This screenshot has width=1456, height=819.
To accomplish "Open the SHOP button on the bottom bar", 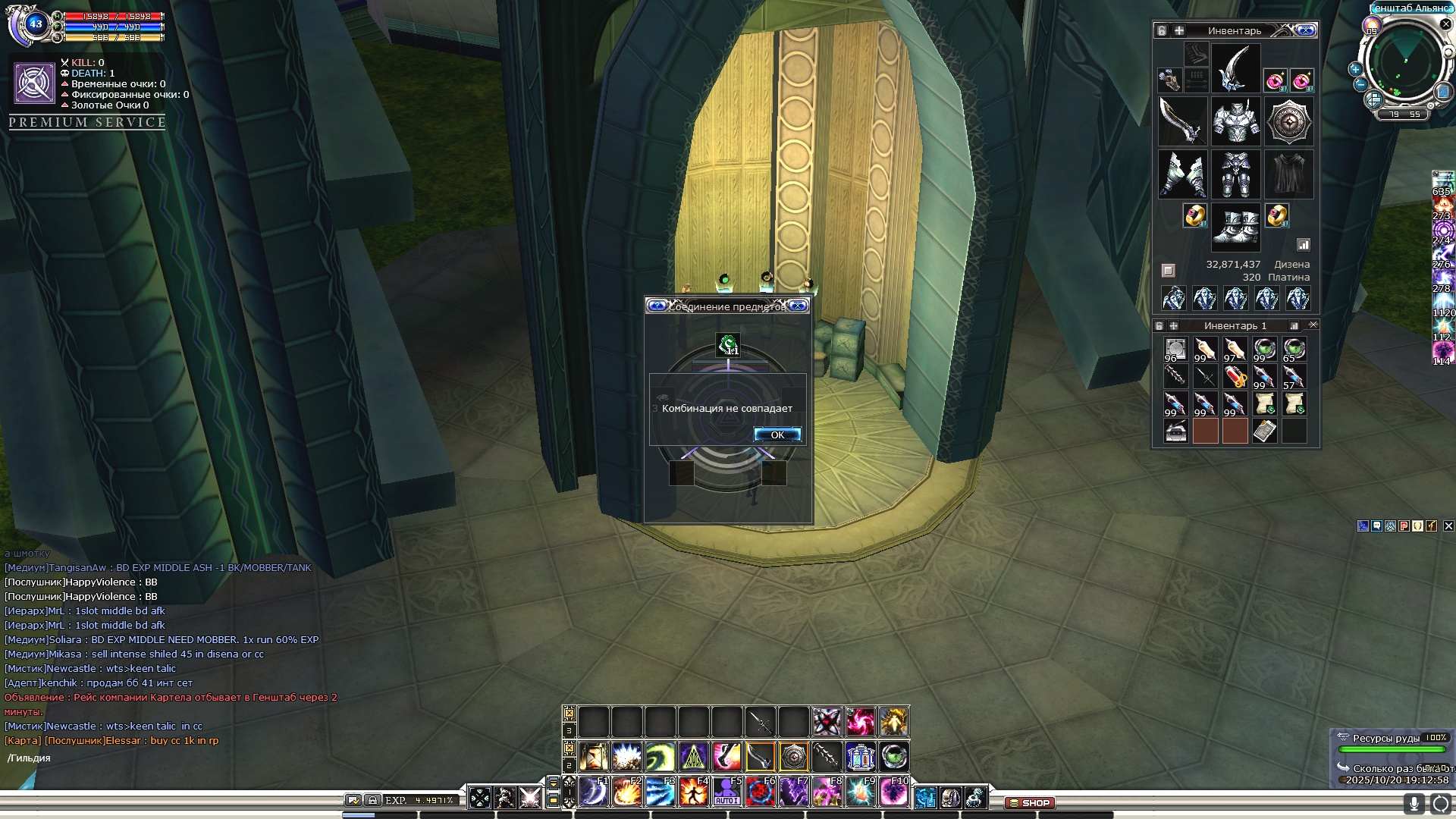I will [x=1030, y=802].
